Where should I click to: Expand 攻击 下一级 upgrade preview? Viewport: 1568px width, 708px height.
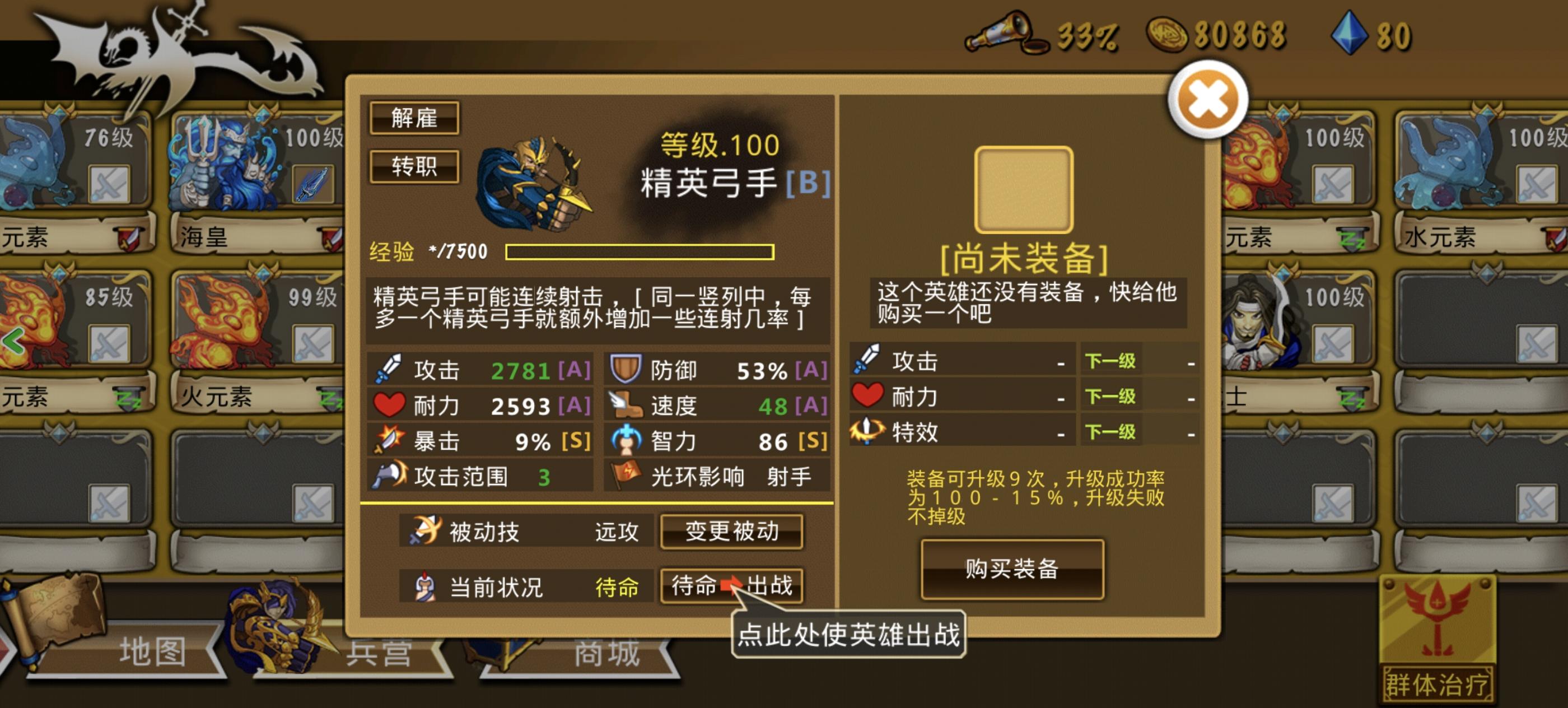pos(1110,360)
